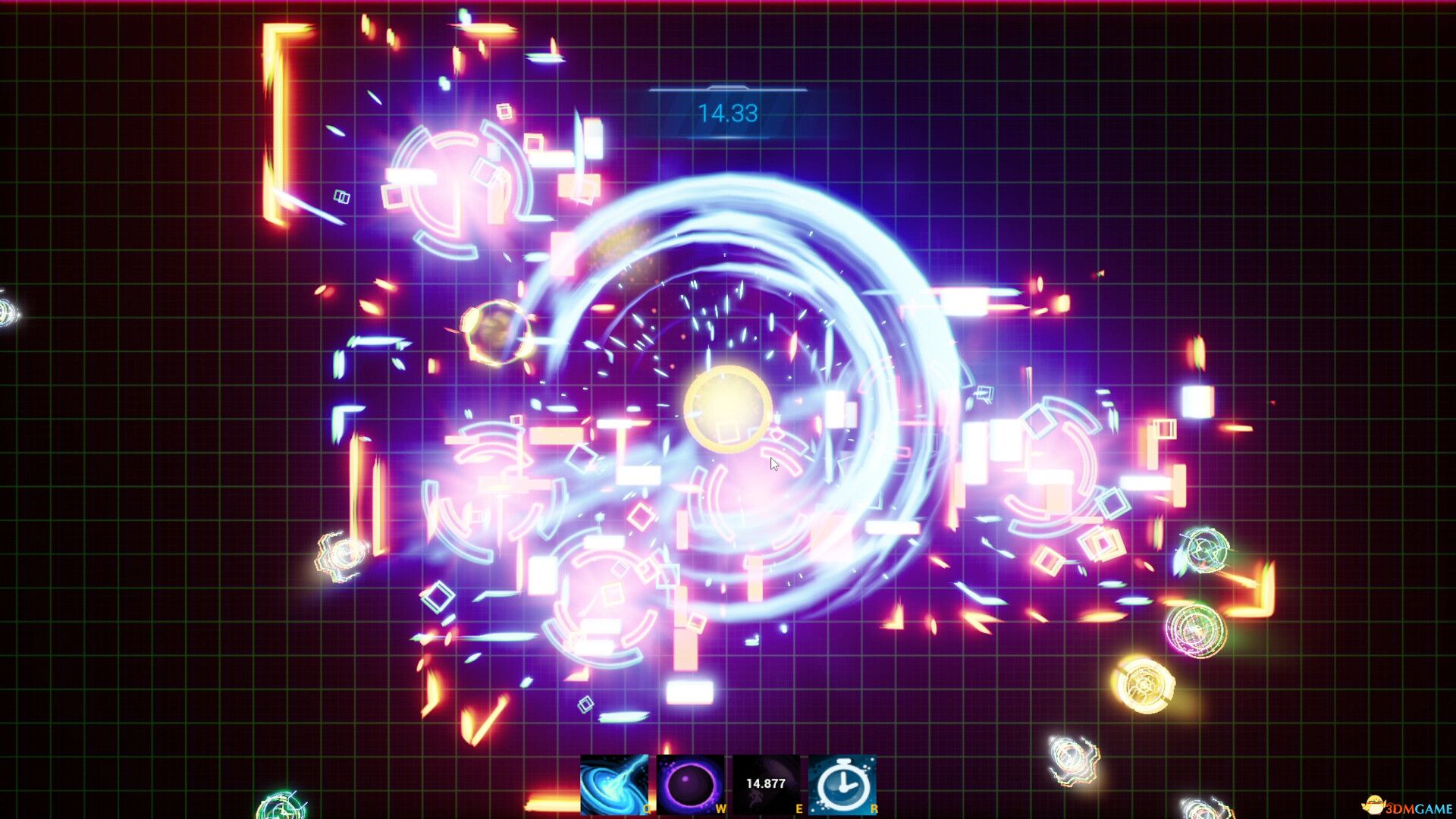Click the 14.33 timer display

[726, 112]
